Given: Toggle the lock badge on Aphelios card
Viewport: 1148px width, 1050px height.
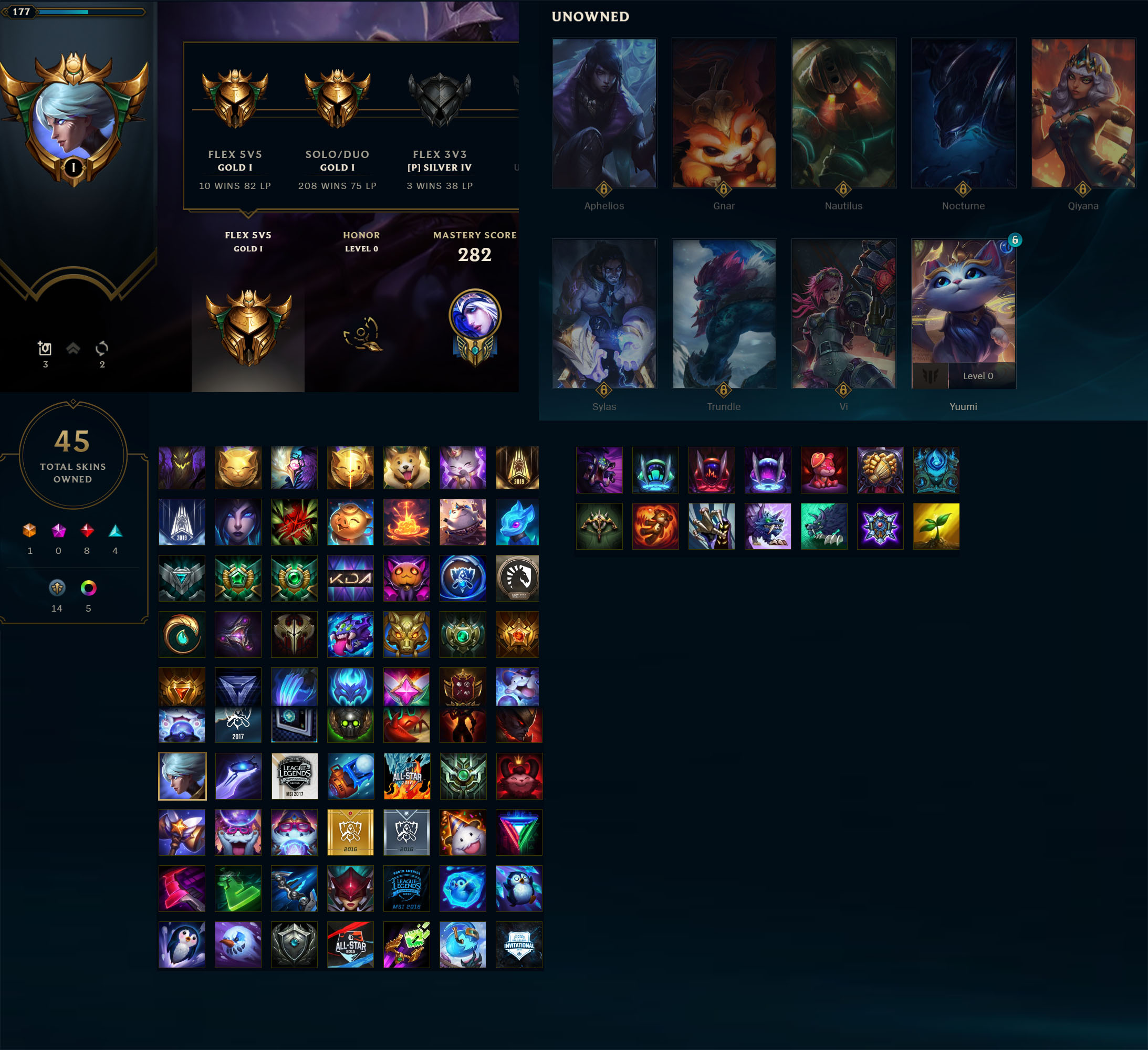Looking at the screenshot, I should pyautogui.click(x=604, y=191).
